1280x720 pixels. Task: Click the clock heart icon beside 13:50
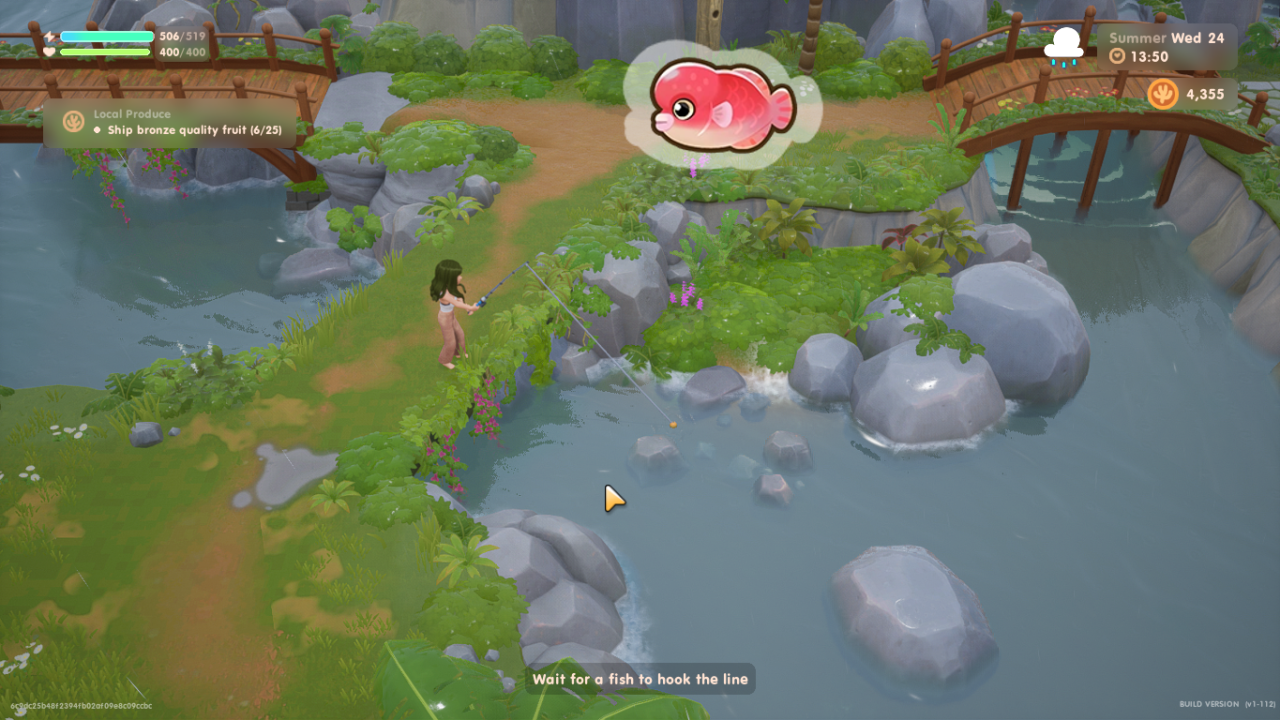pyautogui.click(x=1118, y=56)
